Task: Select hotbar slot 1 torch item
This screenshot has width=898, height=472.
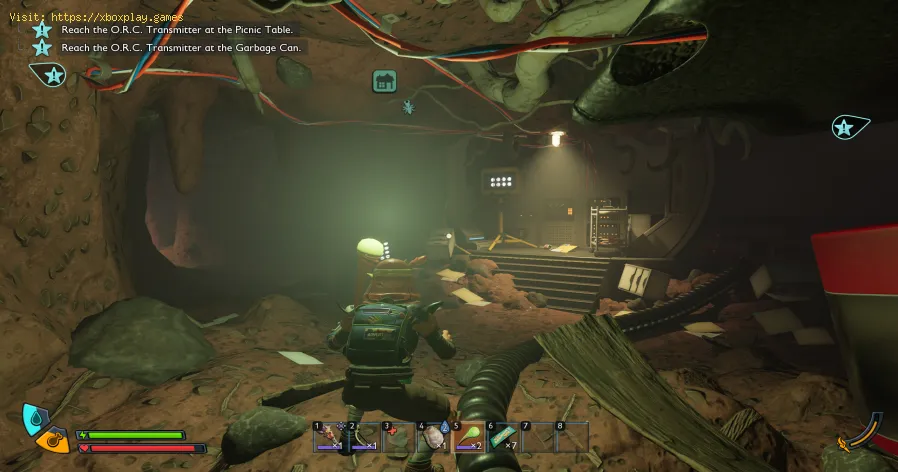Action: [329, 436]
